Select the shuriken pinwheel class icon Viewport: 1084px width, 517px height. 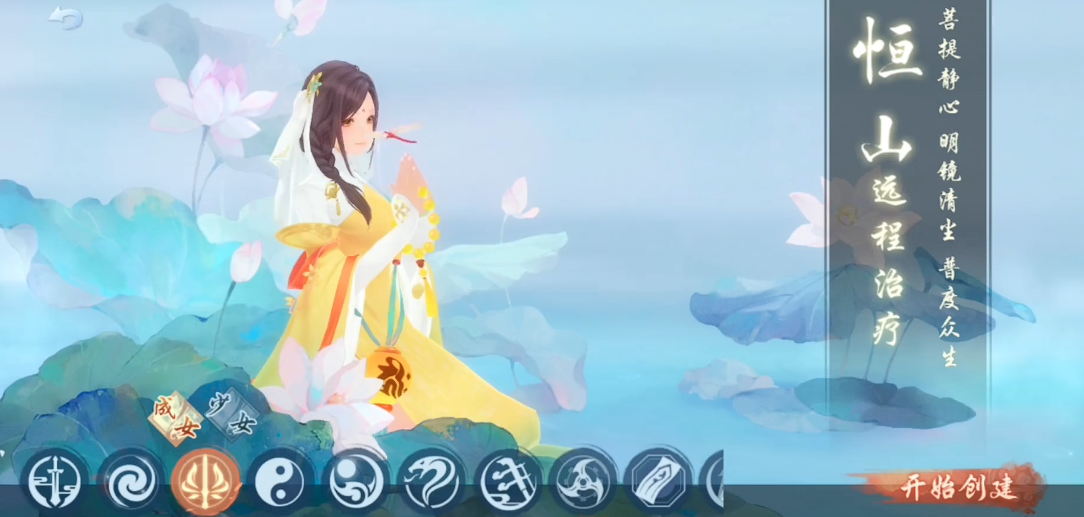(x=585, y=481)
